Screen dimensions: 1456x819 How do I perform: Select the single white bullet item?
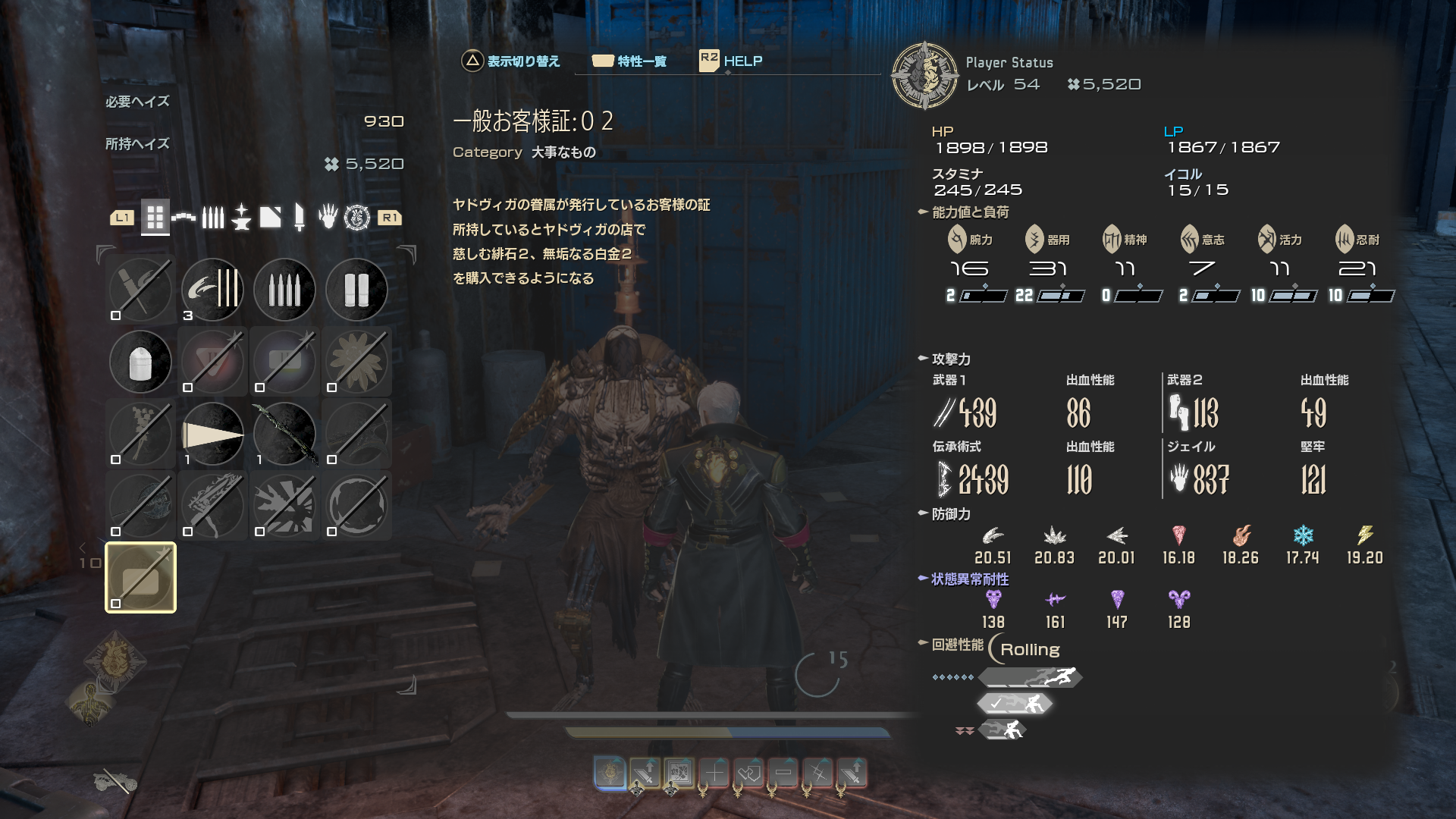pos(140,362)
